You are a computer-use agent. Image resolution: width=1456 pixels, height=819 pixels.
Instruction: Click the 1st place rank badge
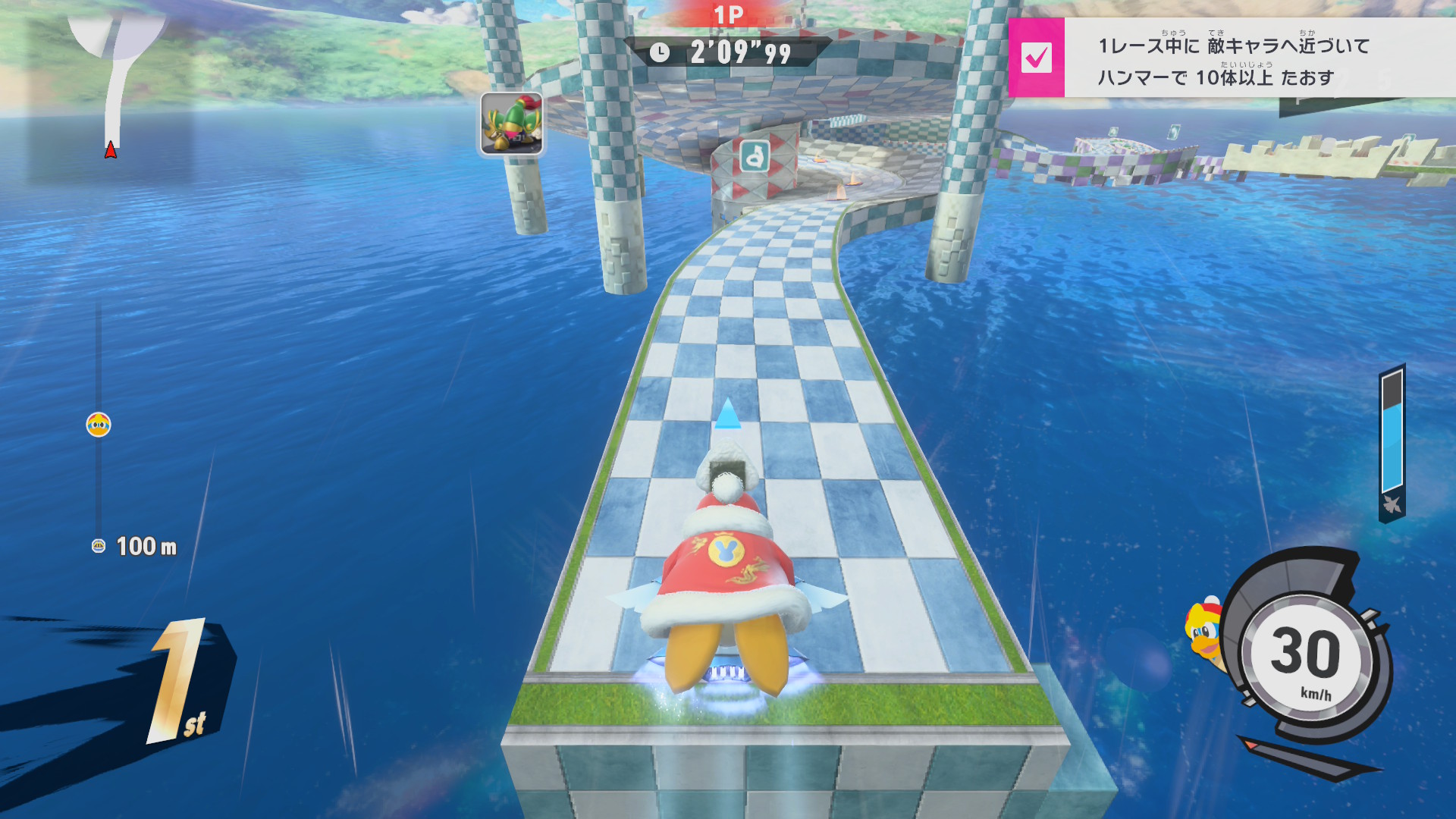coord(180,682)
